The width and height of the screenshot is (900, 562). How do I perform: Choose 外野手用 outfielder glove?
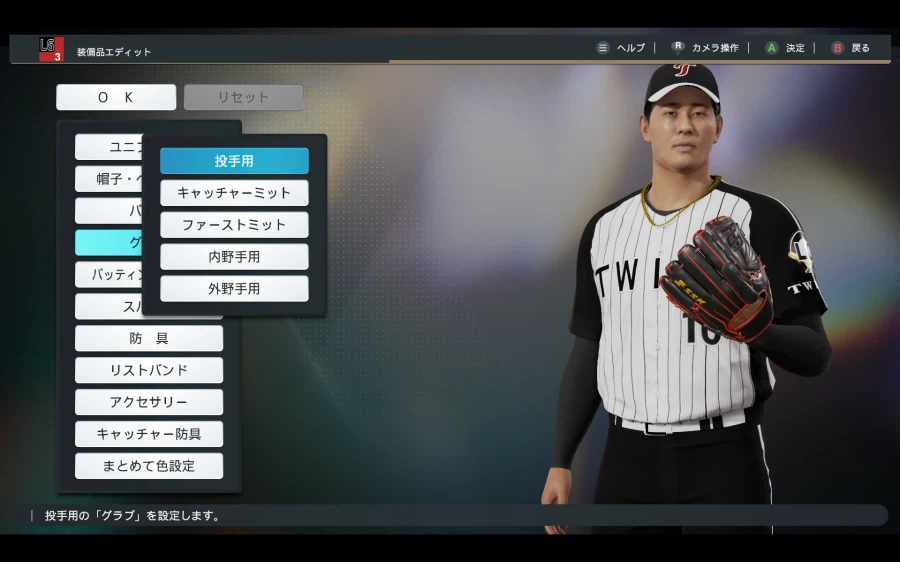pos(234,289)
